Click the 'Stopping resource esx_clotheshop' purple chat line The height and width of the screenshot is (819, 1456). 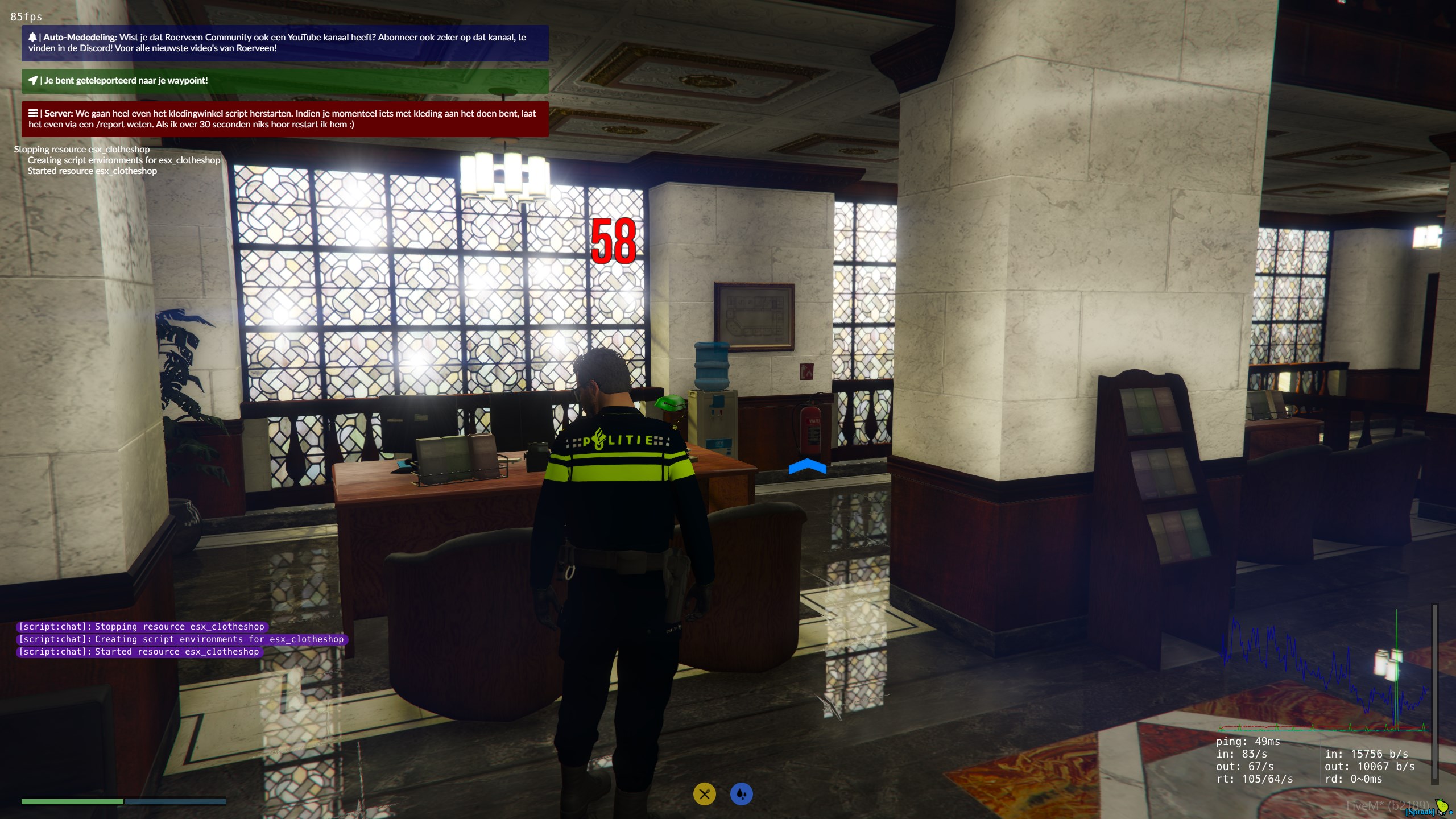(142, 627)
